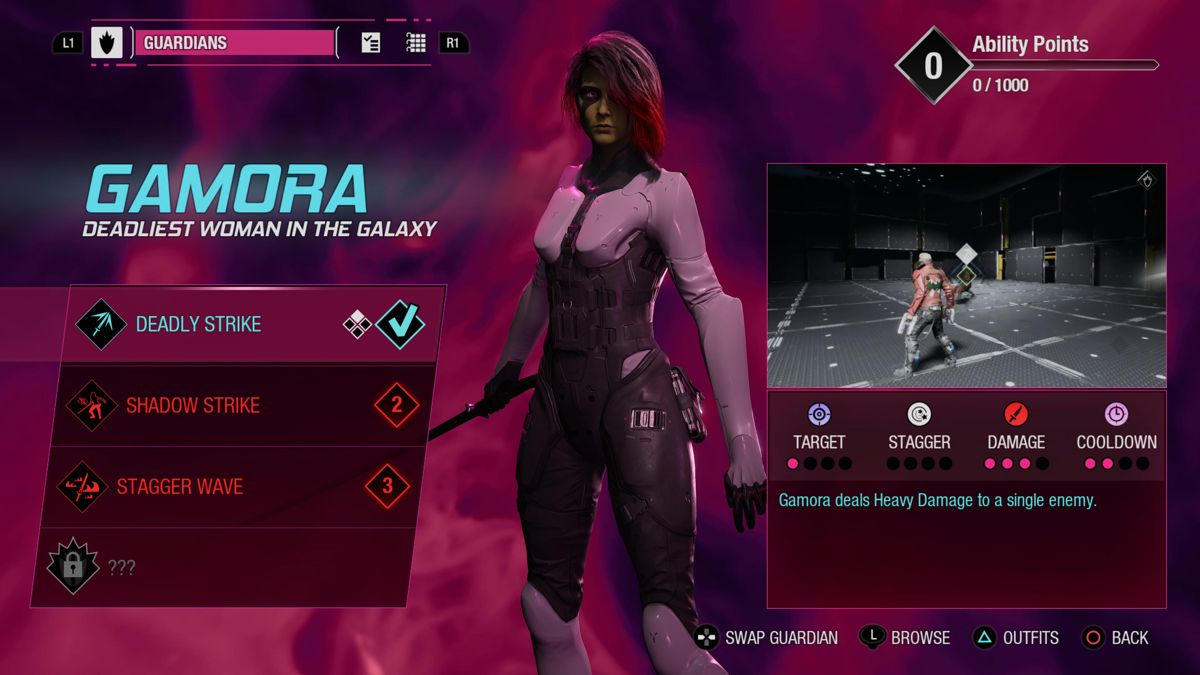View the Deadly Strike preview video
The image size is (1200, 675).
coord(966,276)
